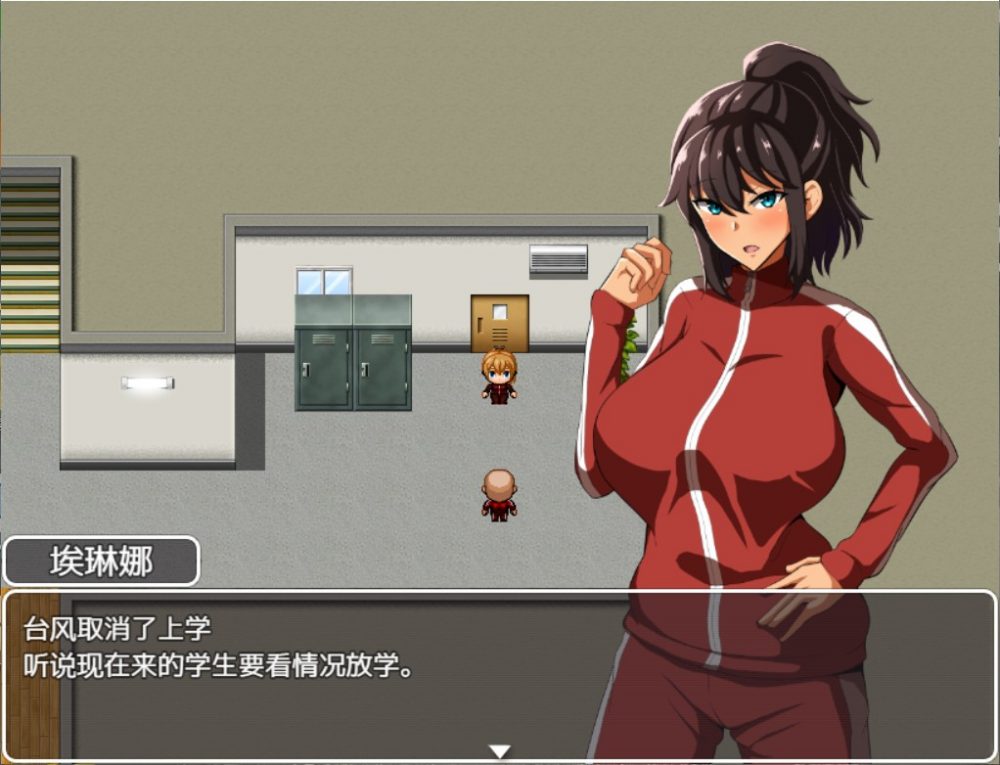Advance dialogue with the white continue arrow
Viewport: 1000px width, 765px height.
click(499, 751)
